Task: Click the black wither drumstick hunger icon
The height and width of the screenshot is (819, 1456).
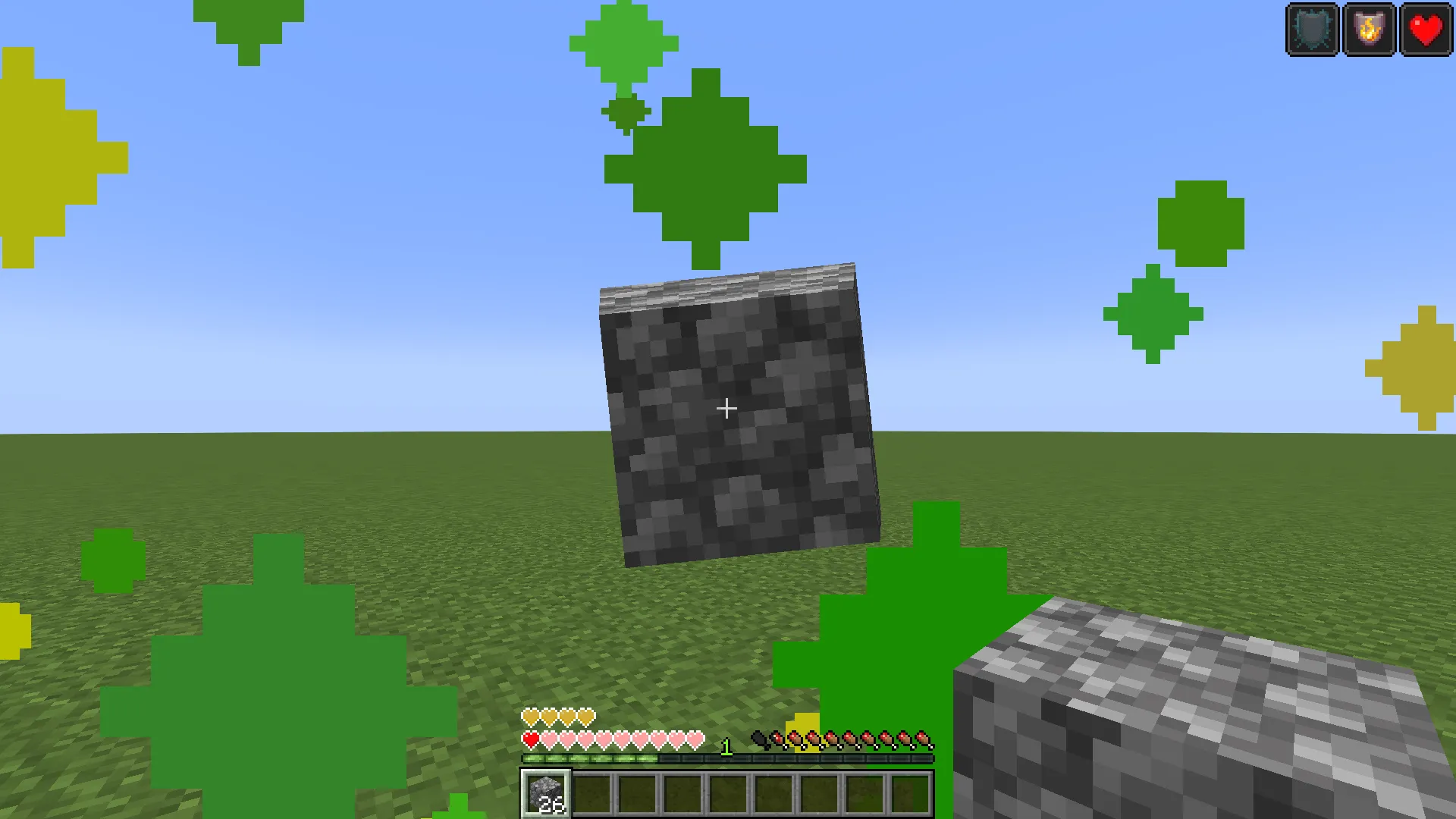Action: coord(761,739)
